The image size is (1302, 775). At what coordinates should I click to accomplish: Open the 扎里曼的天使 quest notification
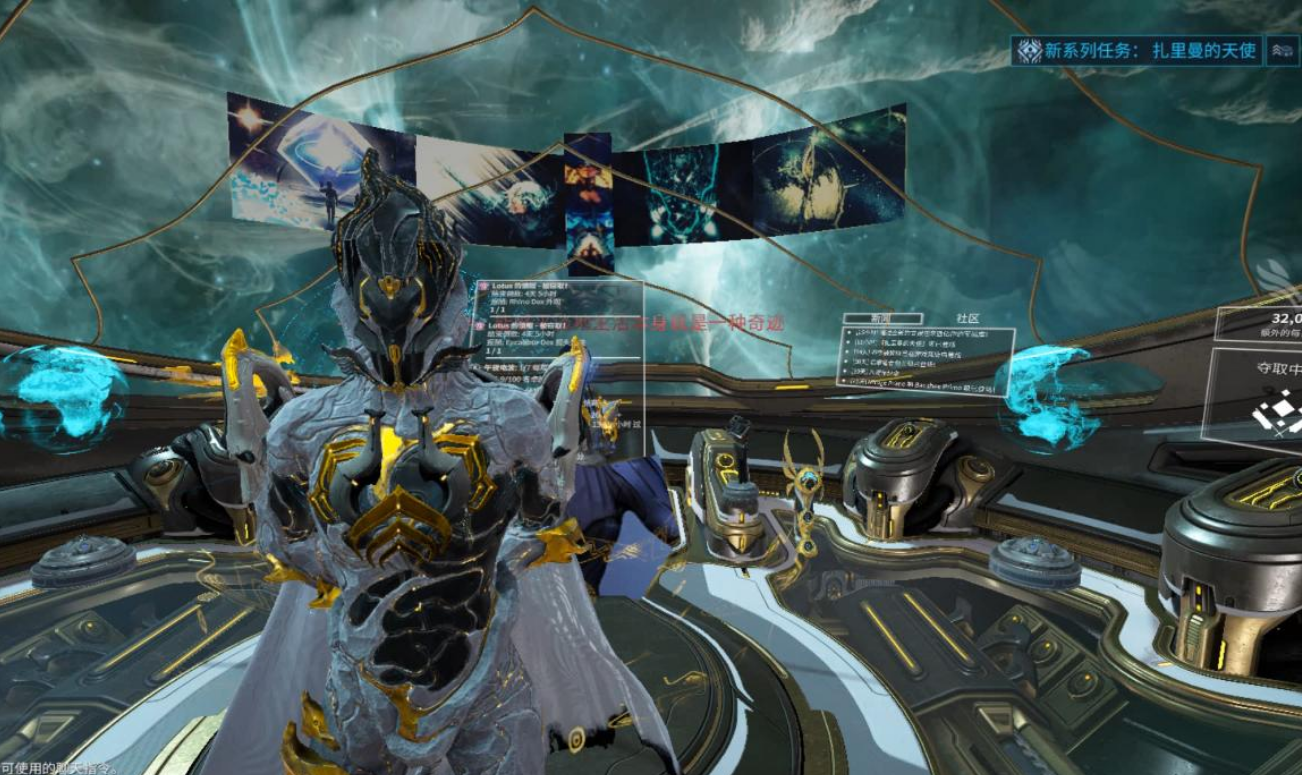point(1136,50)
